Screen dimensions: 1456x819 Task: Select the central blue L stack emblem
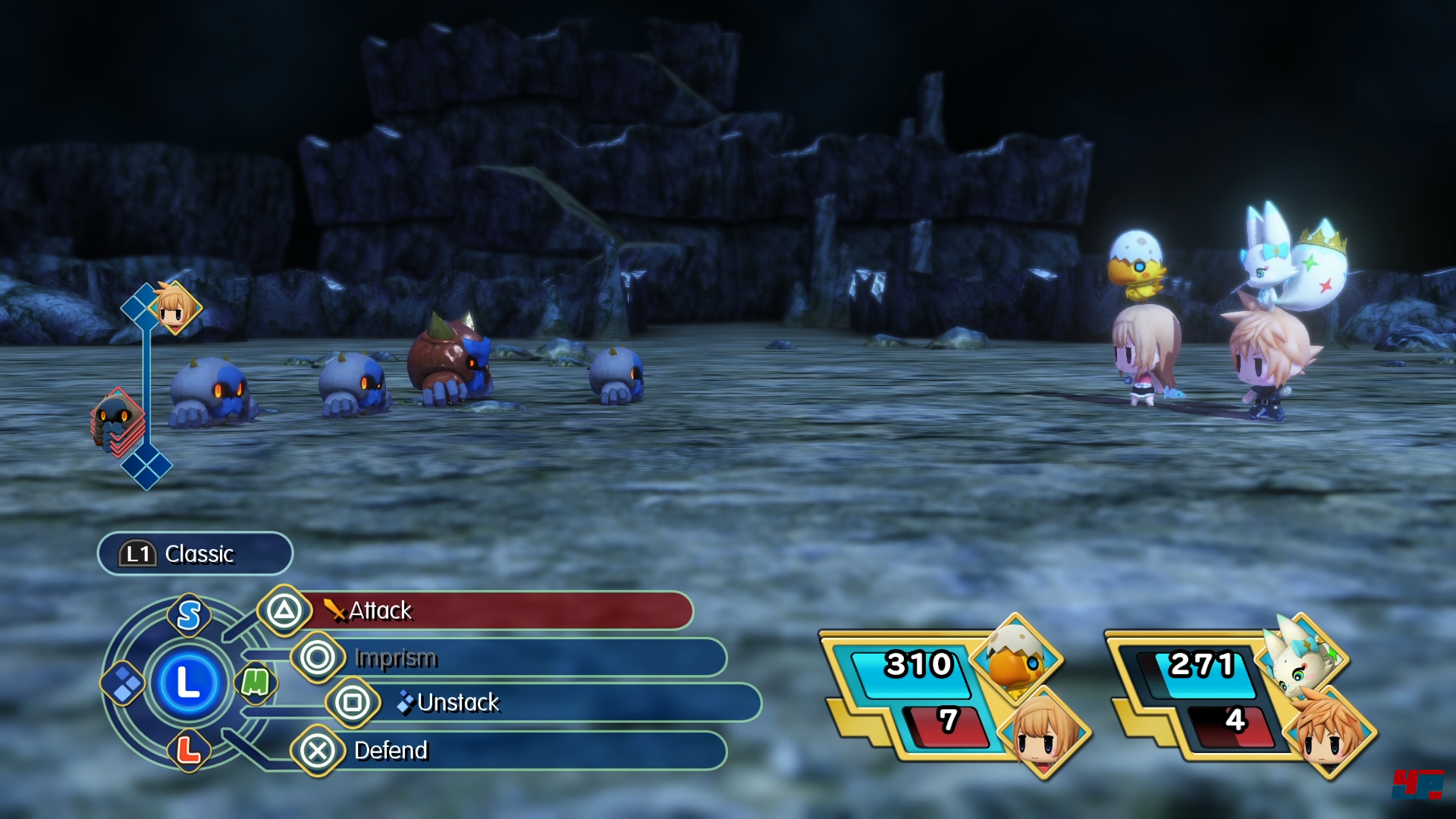point(187,682)
